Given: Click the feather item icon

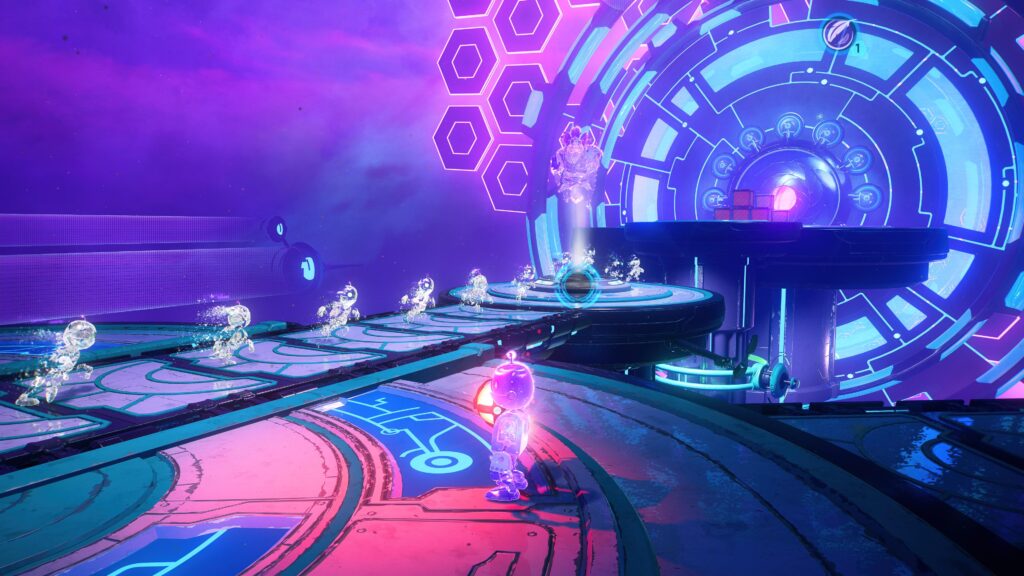Looking at the screenshot, I should (837, 34).
